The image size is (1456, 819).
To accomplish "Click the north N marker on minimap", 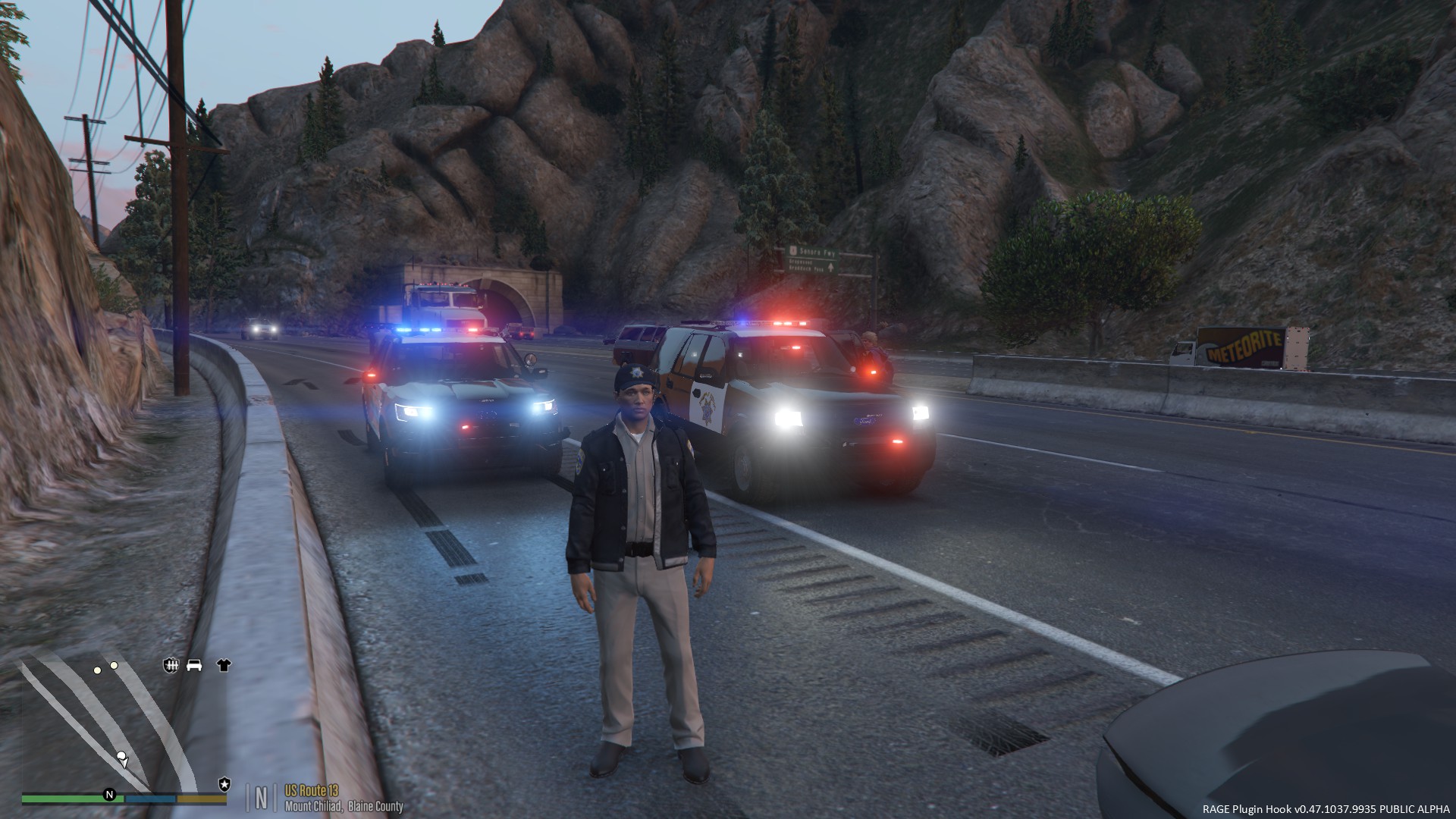I will (109, 795).
